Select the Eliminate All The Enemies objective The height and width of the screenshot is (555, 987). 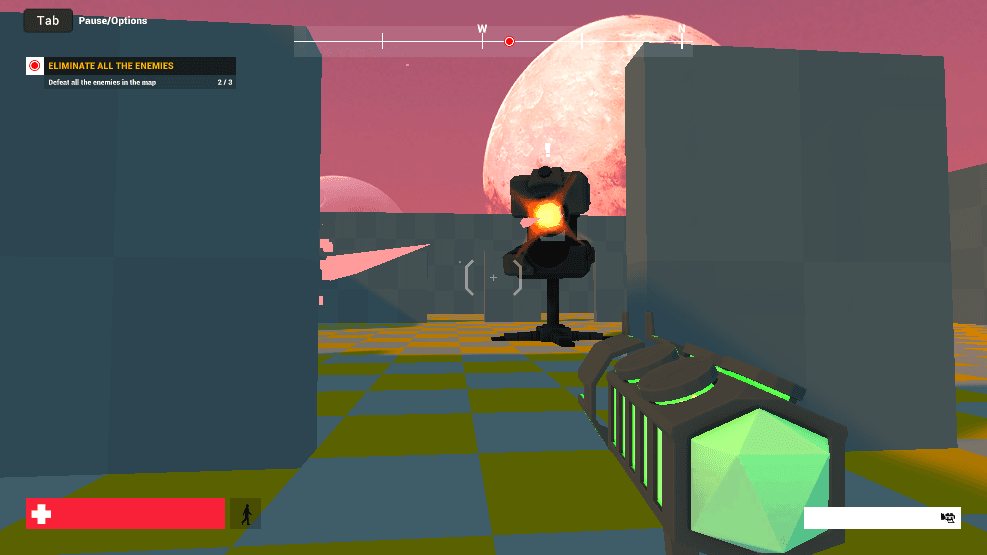pos(111,66)
